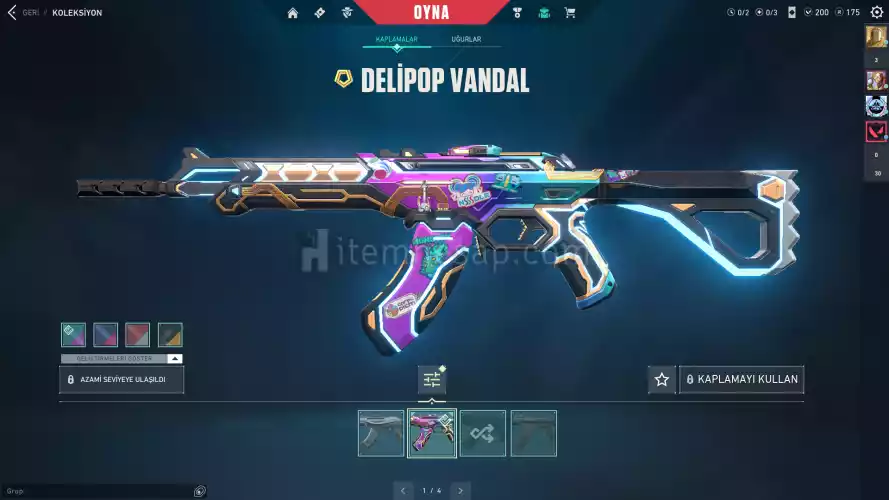Go back with the GERİ arrow
The height and width of the screenshot is (500, 889).
(12, 13)
